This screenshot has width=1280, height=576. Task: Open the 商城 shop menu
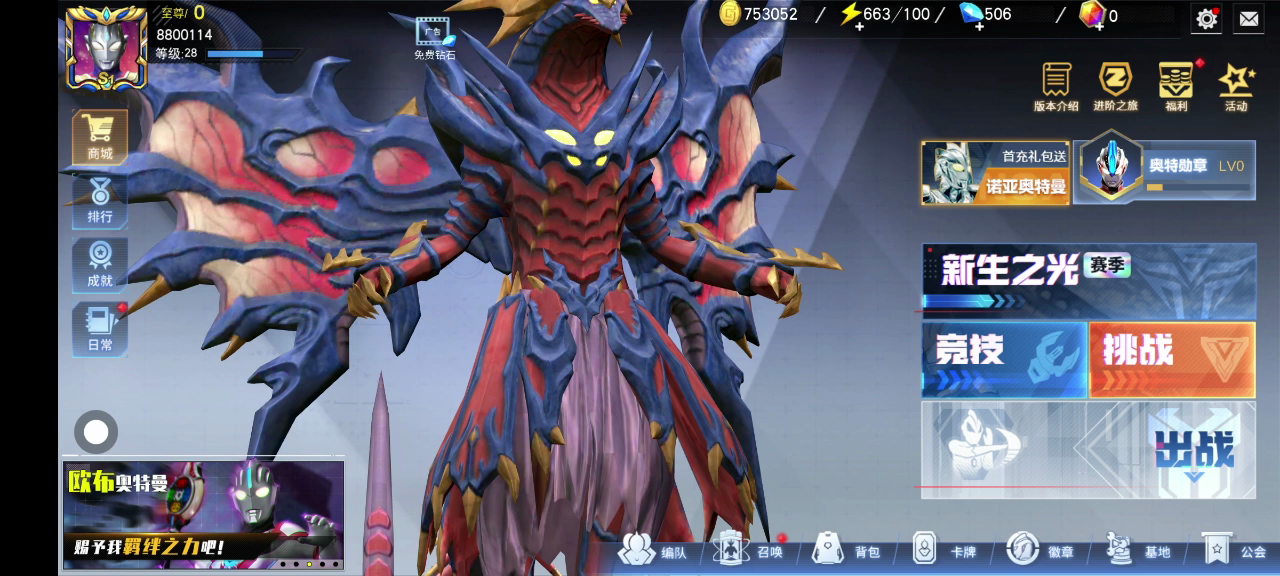[x=100, y=137]
